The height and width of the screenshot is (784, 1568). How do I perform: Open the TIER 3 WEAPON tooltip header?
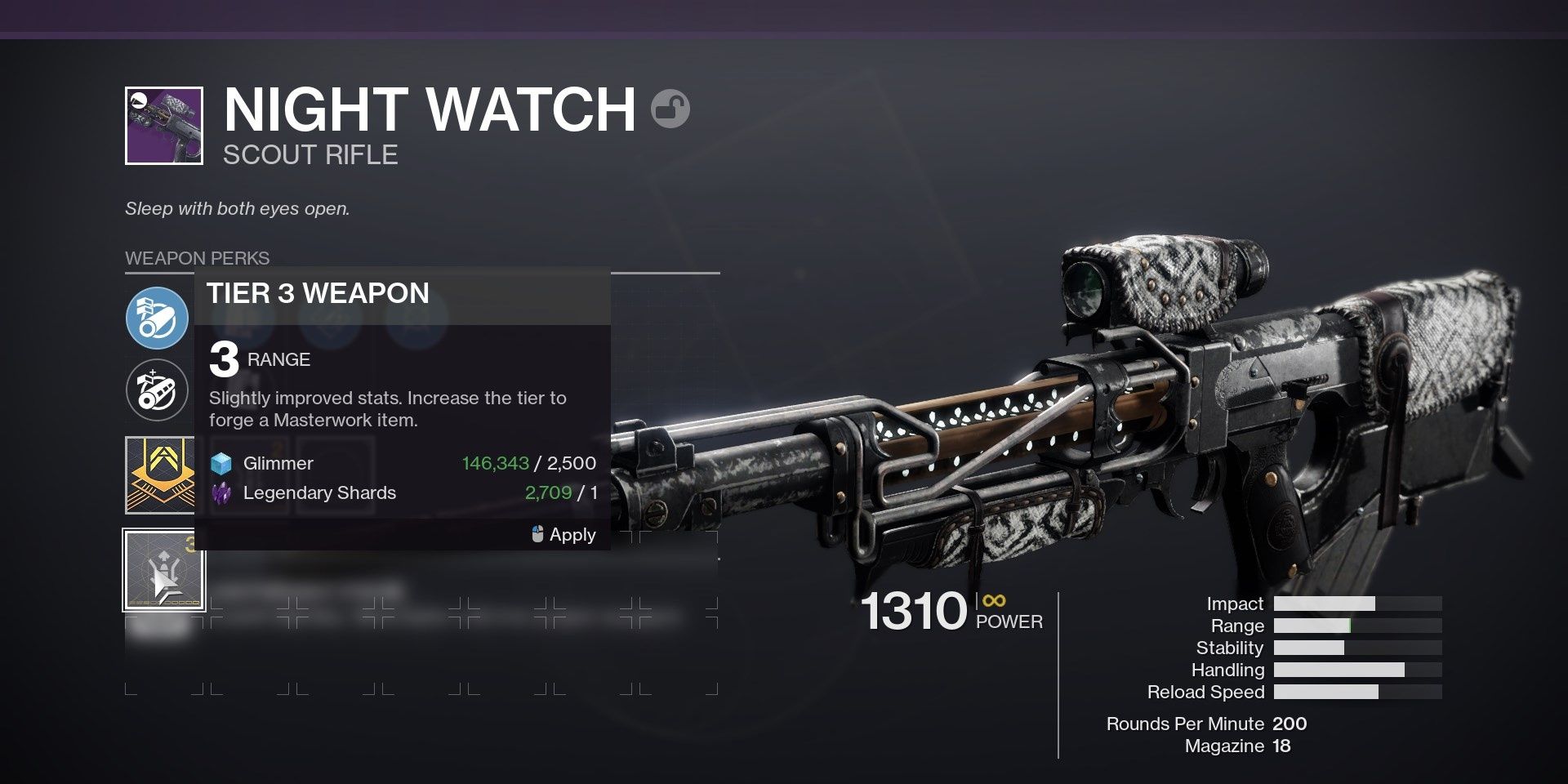click(317, 293)
